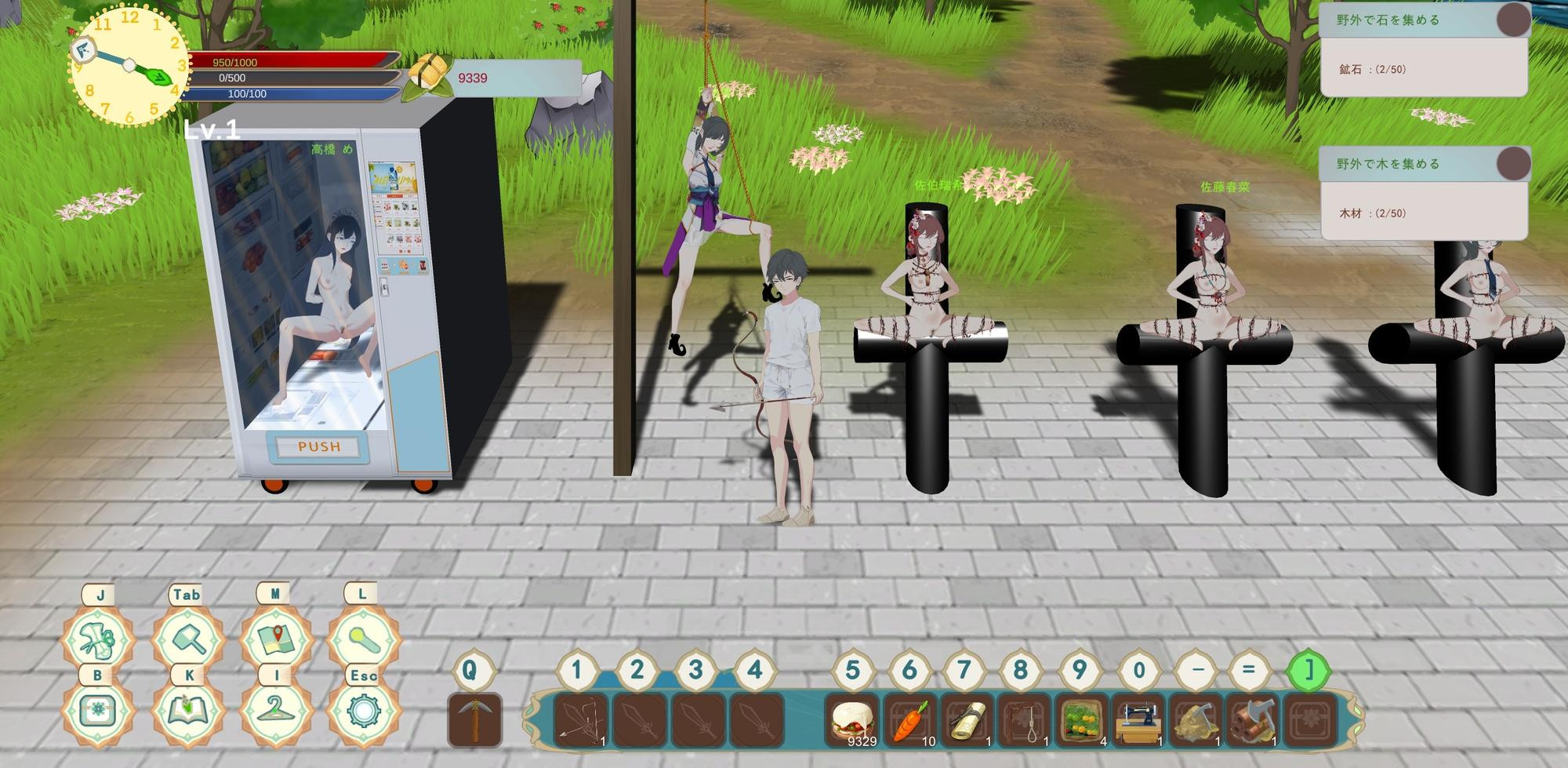Viewport: 1568px width, 768px height.
Task: Open the quest scroll menu icon
Action: [100, 639]
